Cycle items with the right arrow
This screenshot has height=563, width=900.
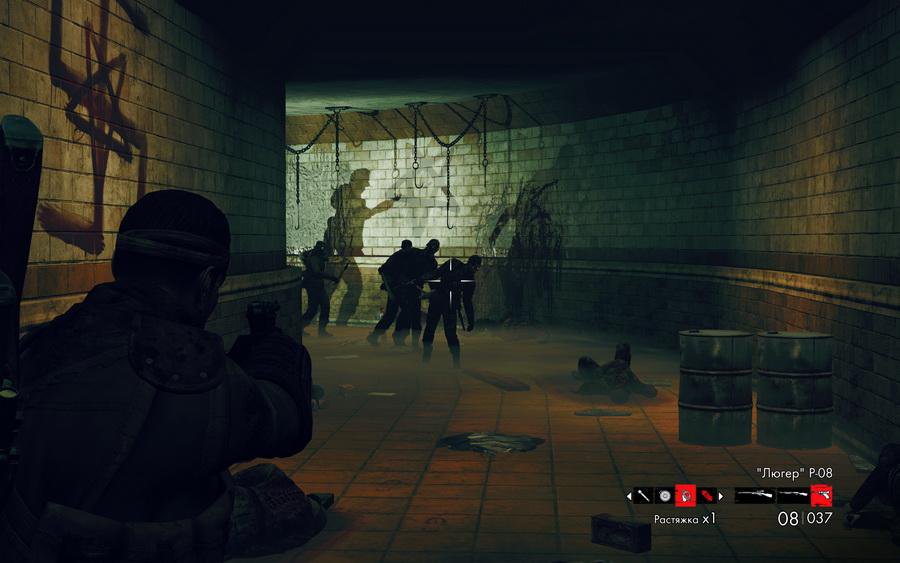722,495
